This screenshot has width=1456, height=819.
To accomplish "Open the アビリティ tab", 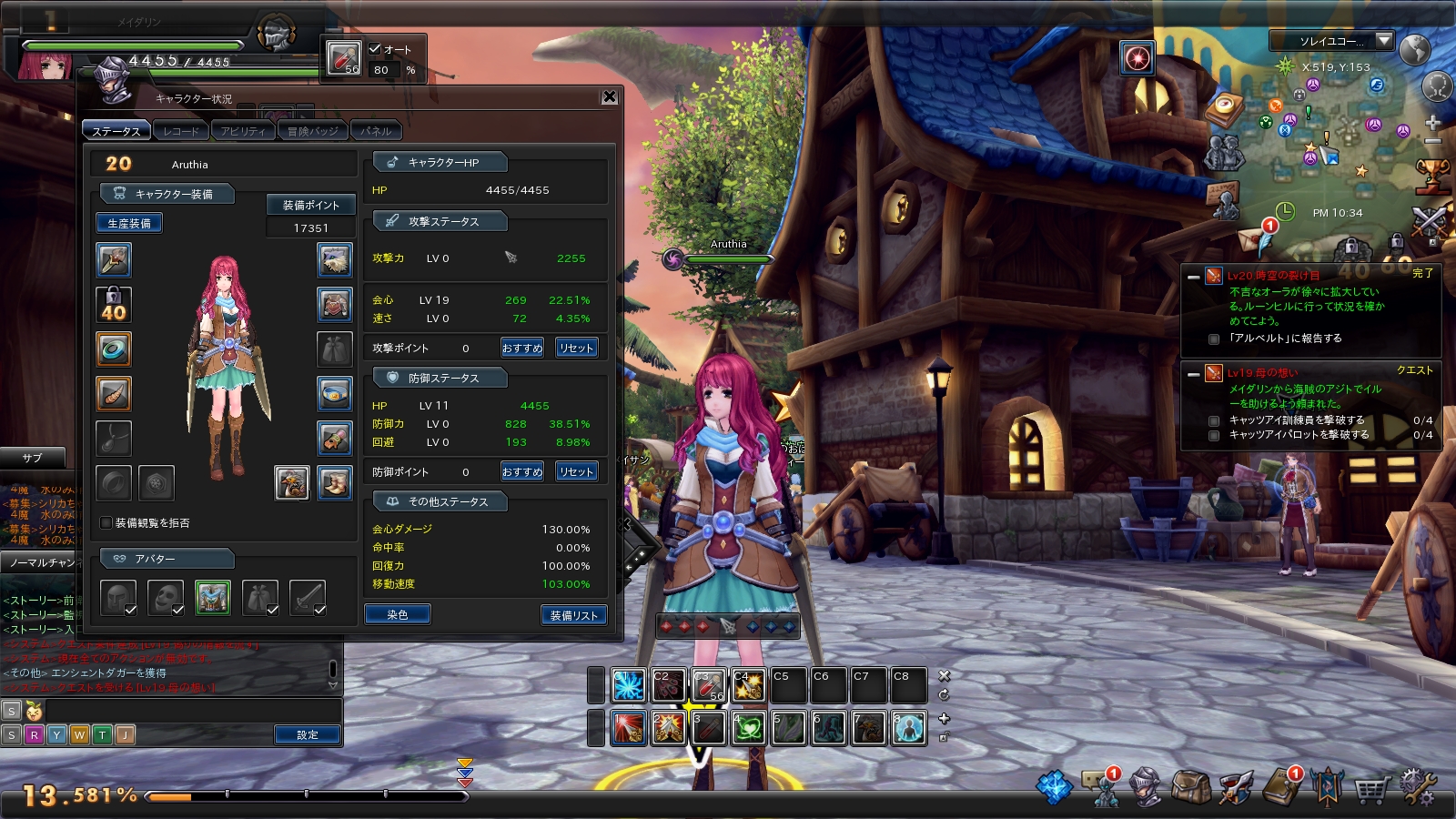I will [x=243, y=131].
